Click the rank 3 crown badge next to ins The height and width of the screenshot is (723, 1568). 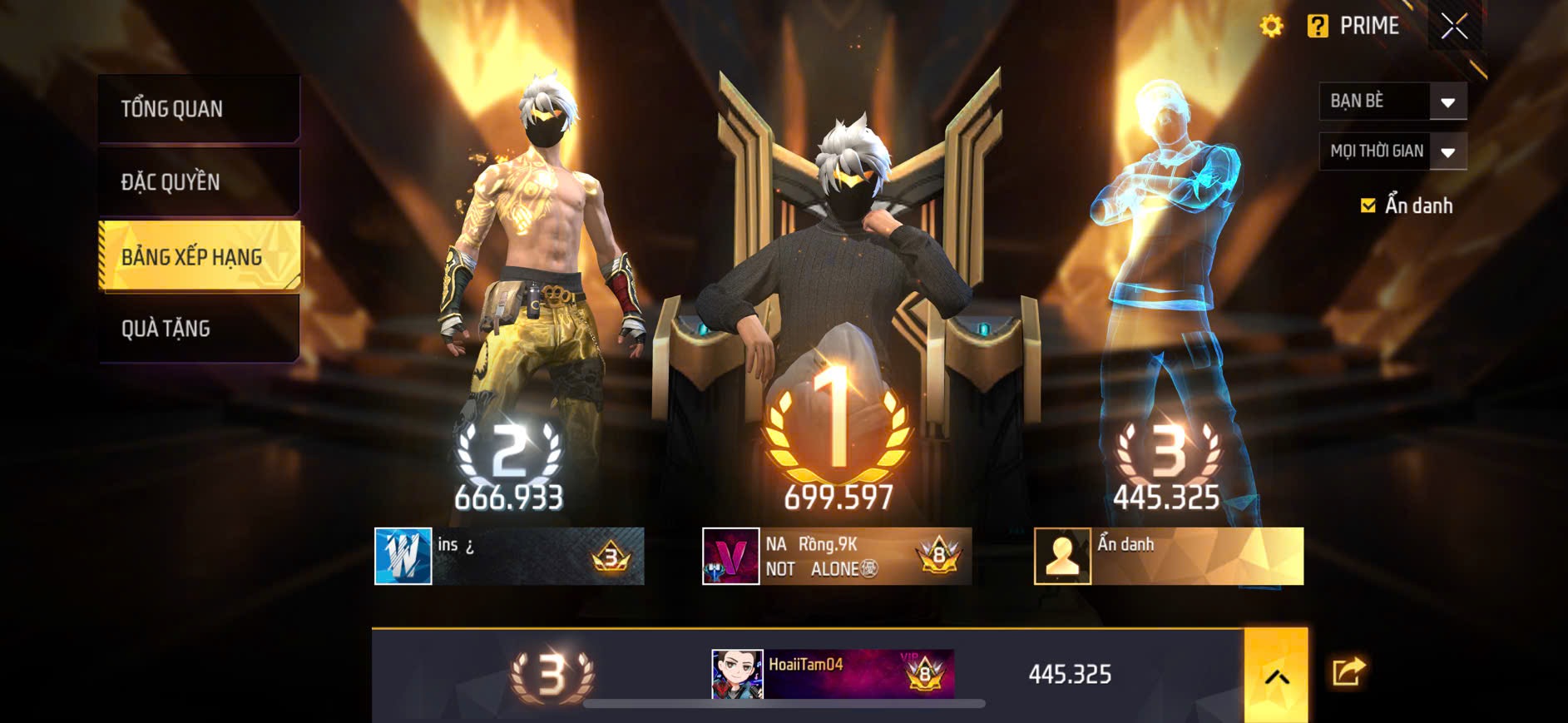tap(613, 556)
